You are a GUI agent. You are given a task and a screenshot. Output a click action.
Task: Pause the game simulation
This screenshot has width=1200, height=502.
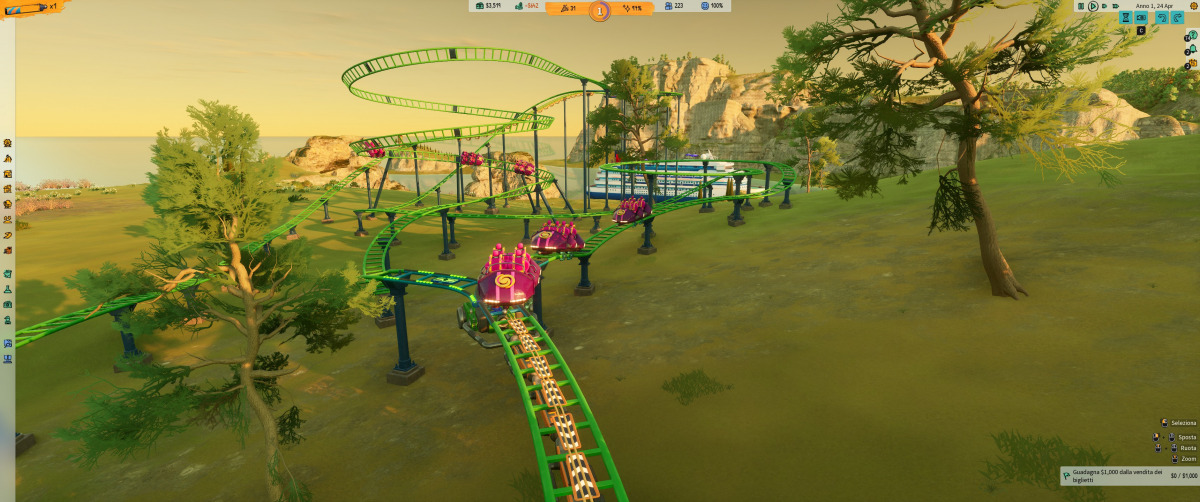[1081, 6]
